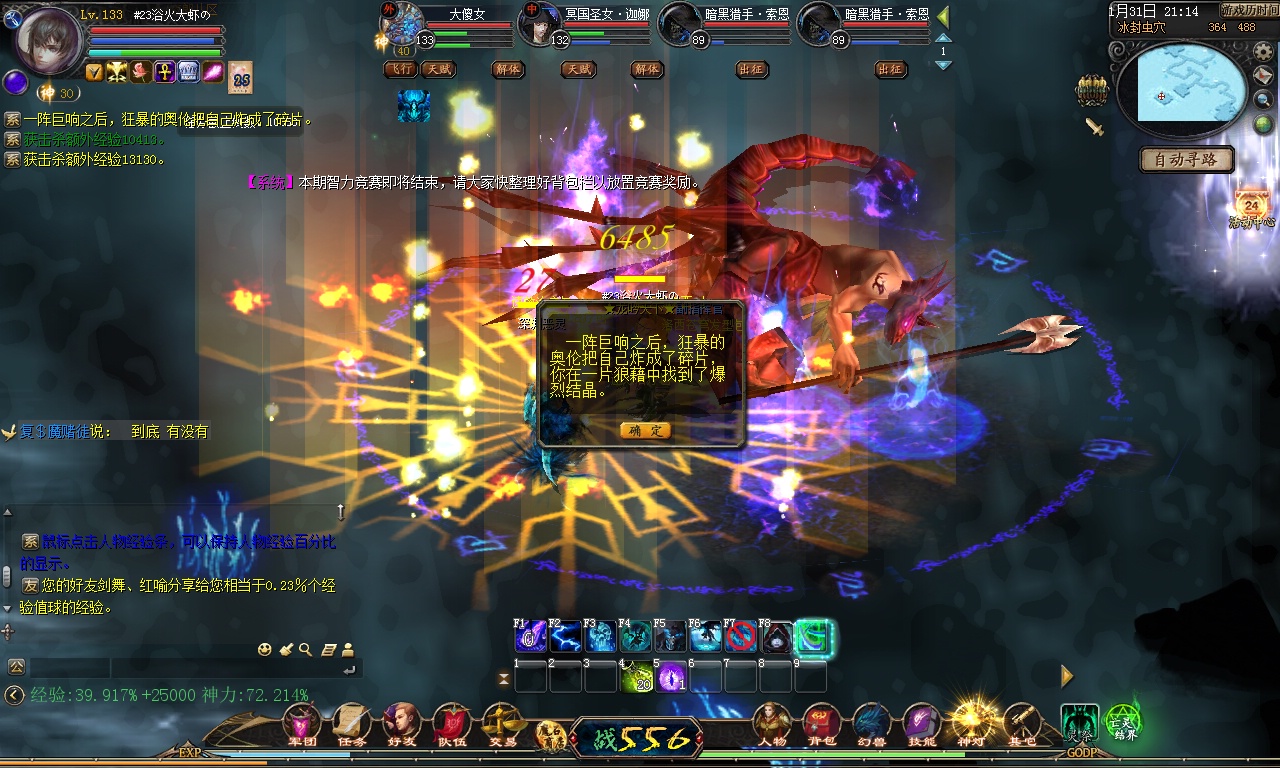
Task: Open the mail envelope icon
Action: pyautogui.click(x=1263, y=76)
